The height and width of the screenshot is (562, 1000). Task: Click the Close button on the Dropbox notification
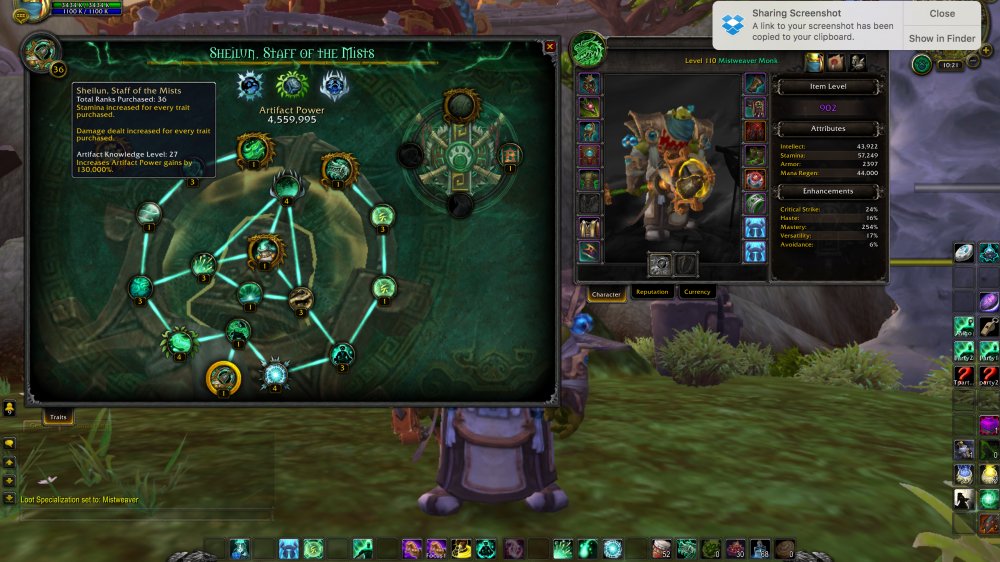(x=942, y=14)
